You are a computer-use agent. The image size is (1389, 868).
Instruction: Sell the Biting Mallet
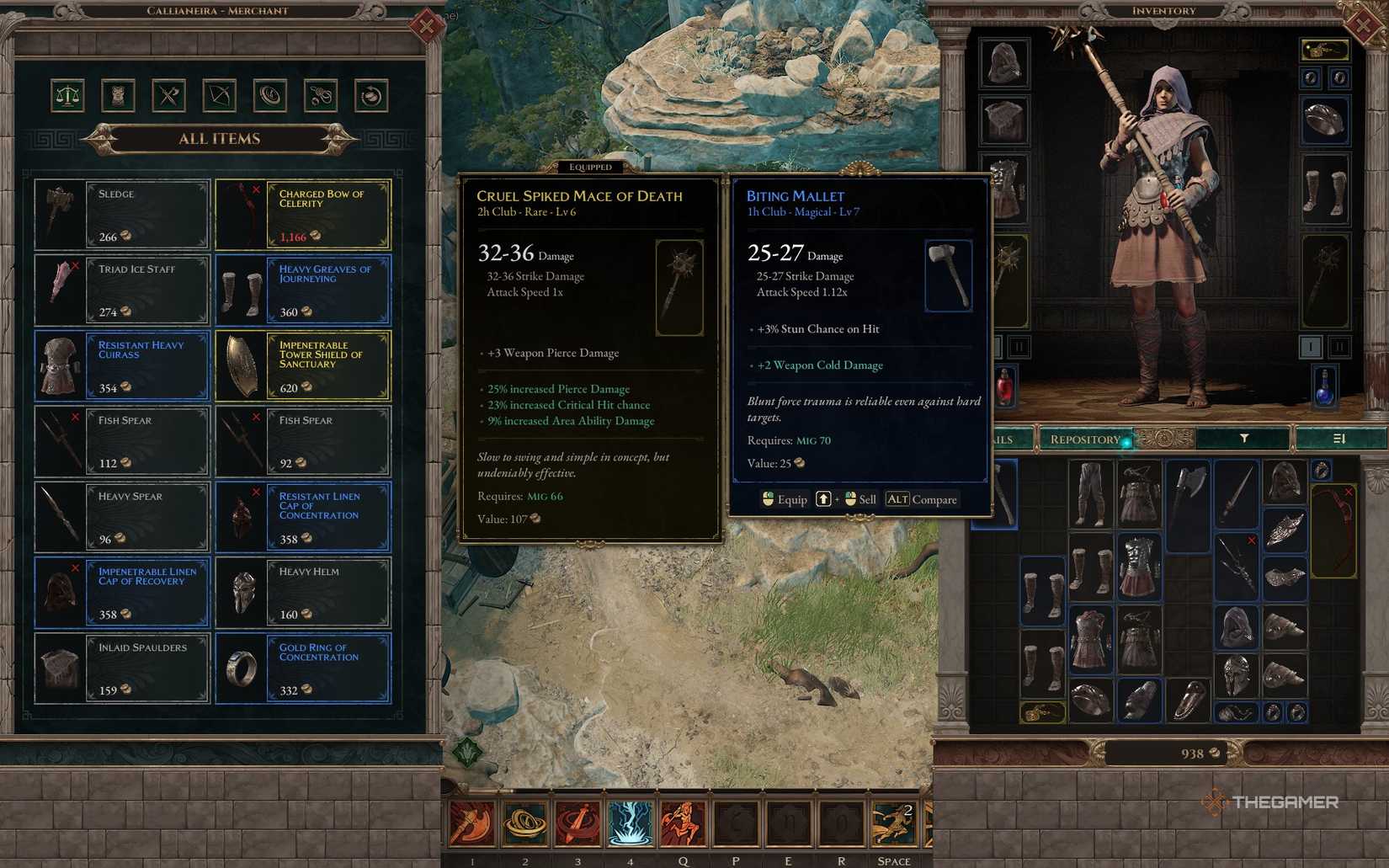coord(860,499)
